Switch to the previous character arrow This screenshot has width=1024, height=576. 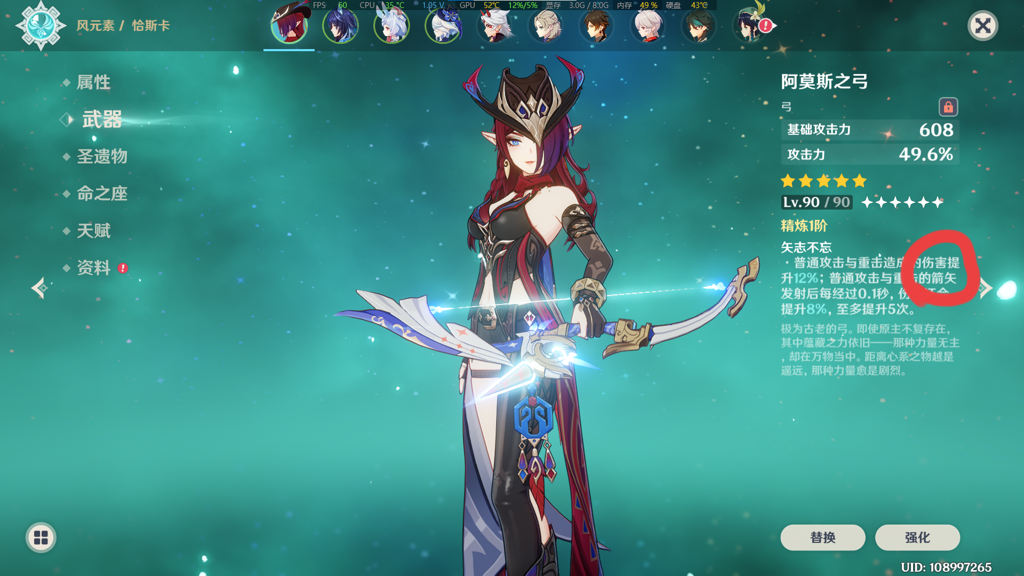tap(39, 289)
